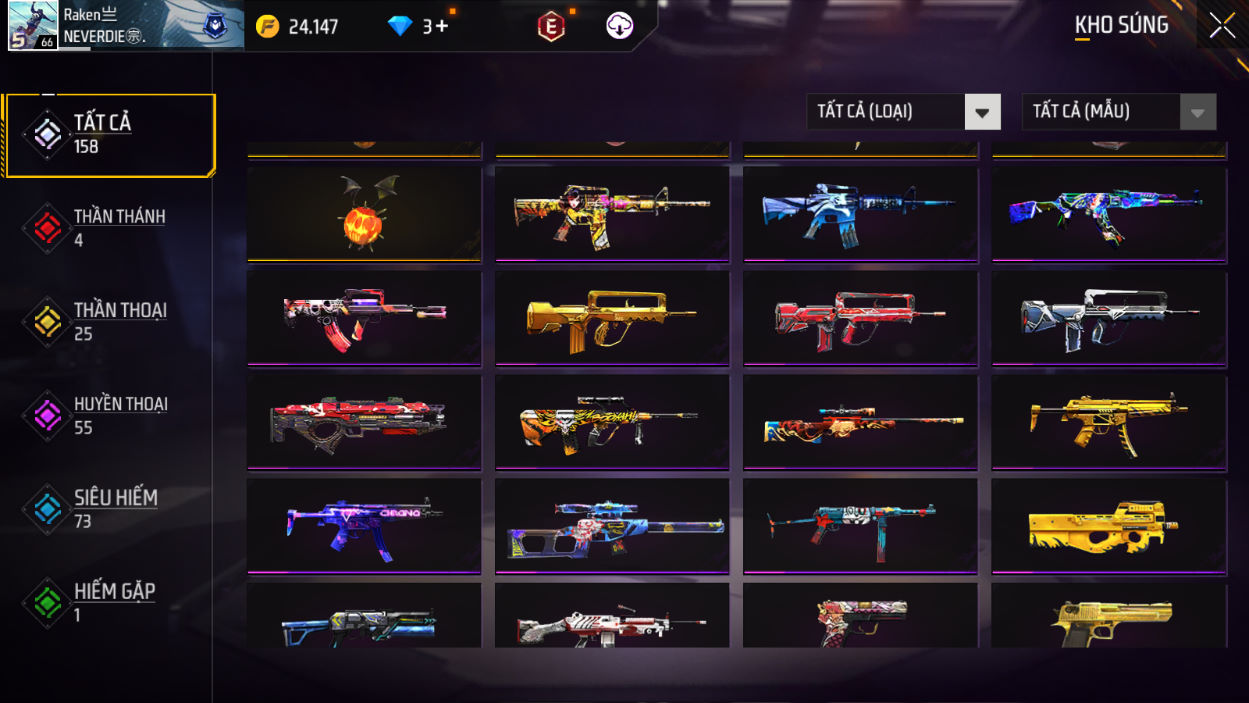Expand the Tất Cả (Mẫu) dropdown
Image resolution: width=1249 pixels, height=703 pixels.
pos(1118,112)
